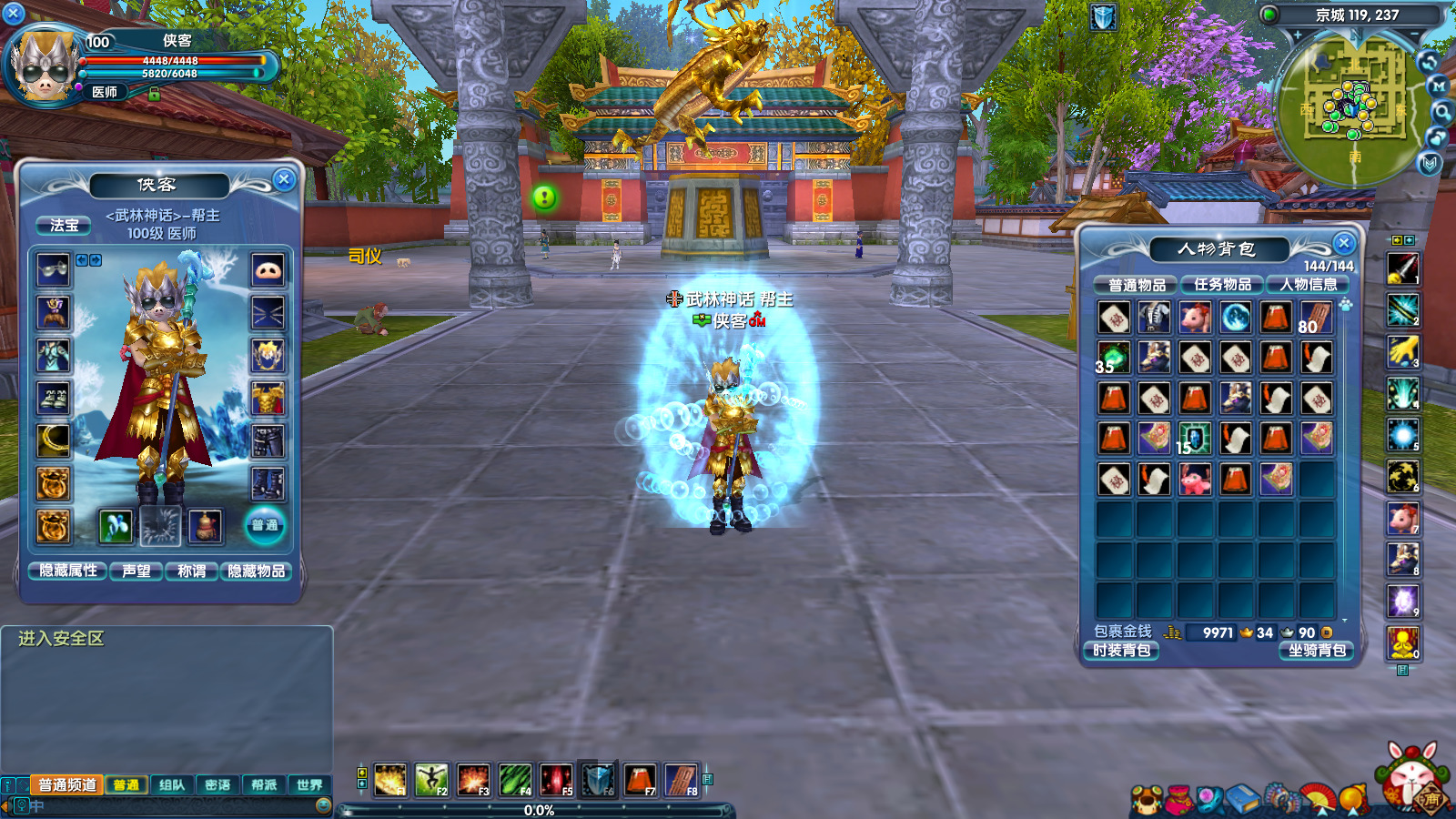The width and height of the screenshot is (1456, 819).
Task: Switch chat to 帮派 channel
Action: click(x=264, y=784)
